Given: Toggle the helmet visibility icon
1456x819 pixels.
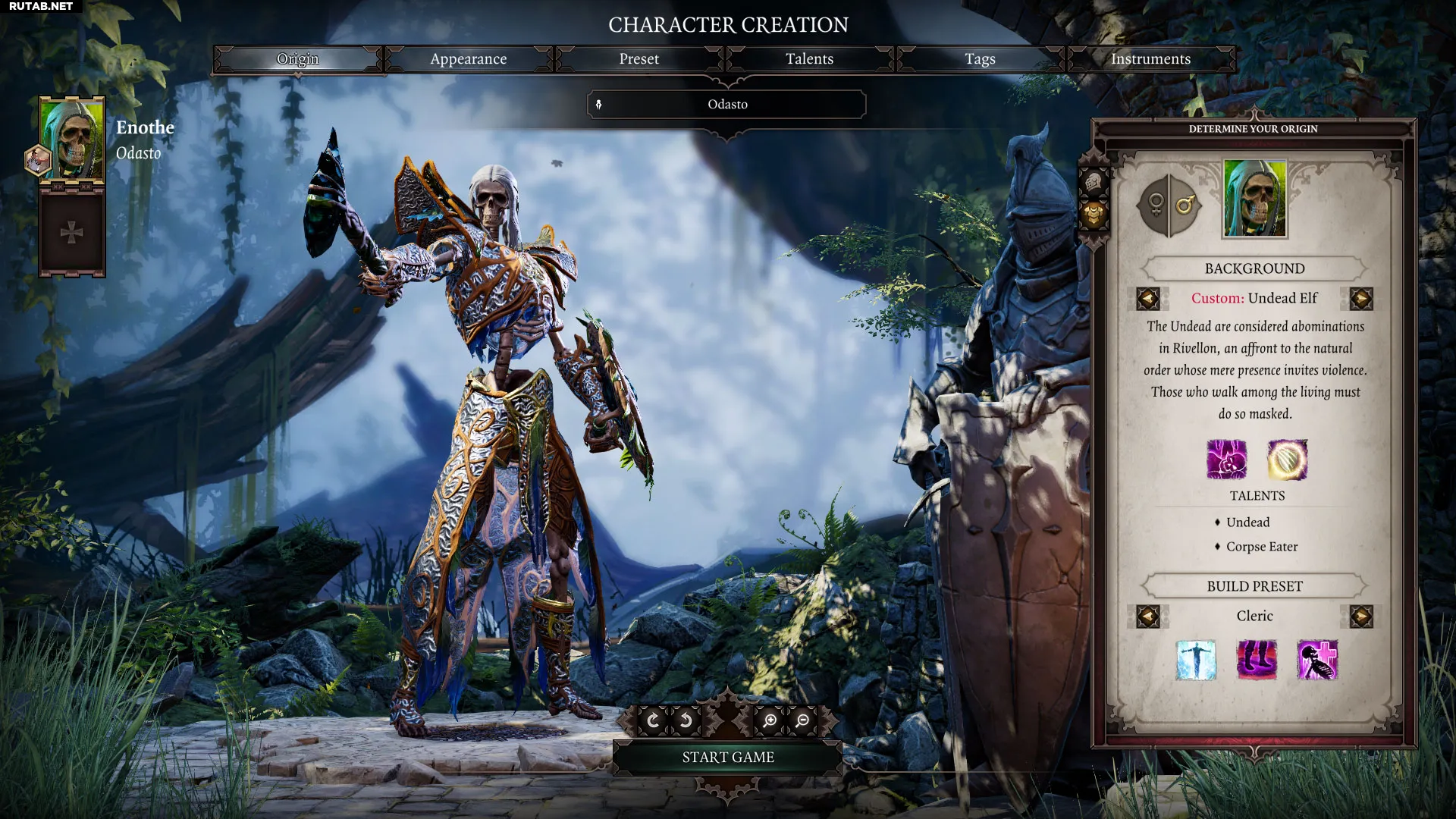Looking at the screenshot, I should pyautogui.click(x=1094, y=182).
